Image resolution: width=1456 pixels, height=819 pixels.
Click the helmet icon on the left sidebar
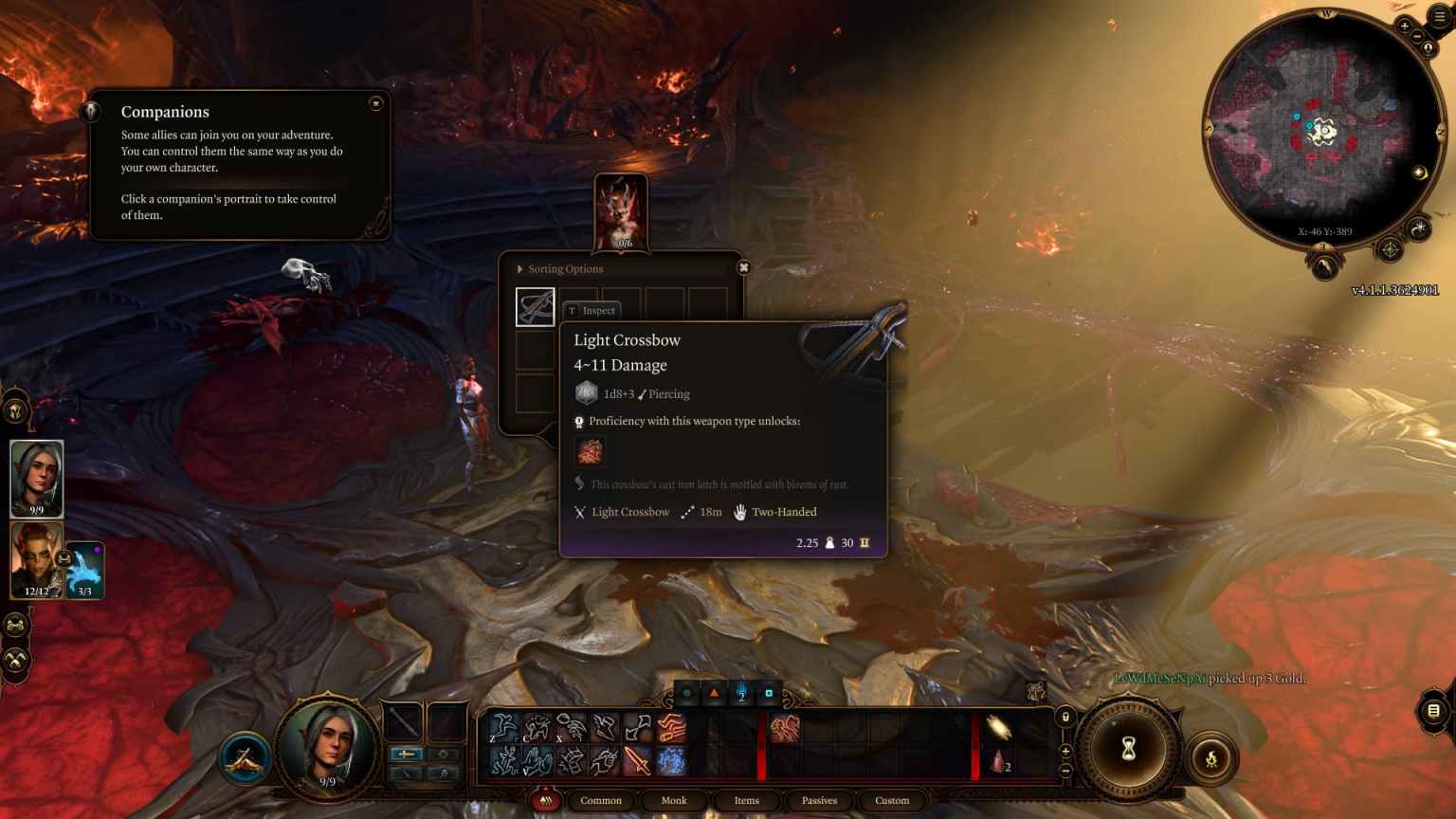point(14,410)
